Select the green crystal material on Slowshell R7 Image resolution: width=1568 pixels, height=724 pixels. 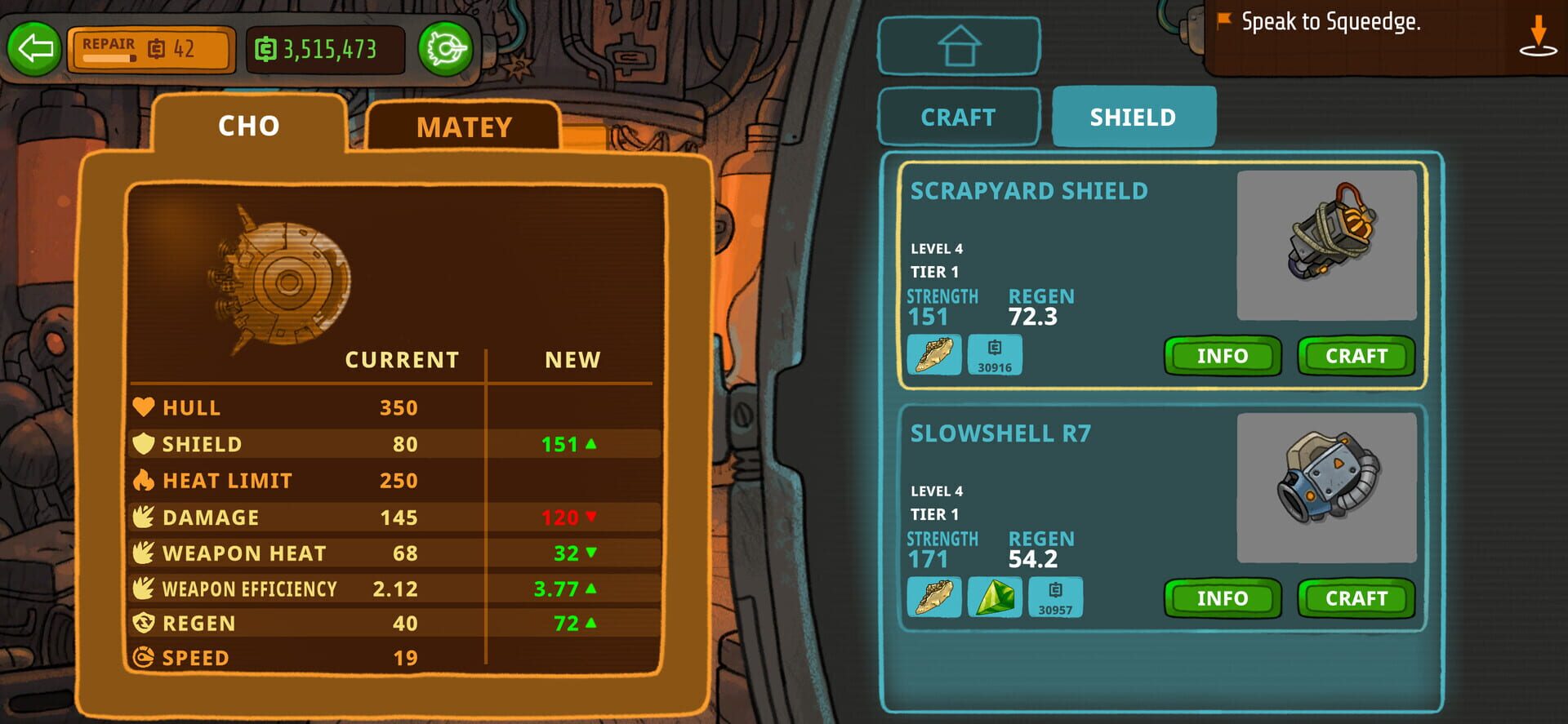click(994, 597)
